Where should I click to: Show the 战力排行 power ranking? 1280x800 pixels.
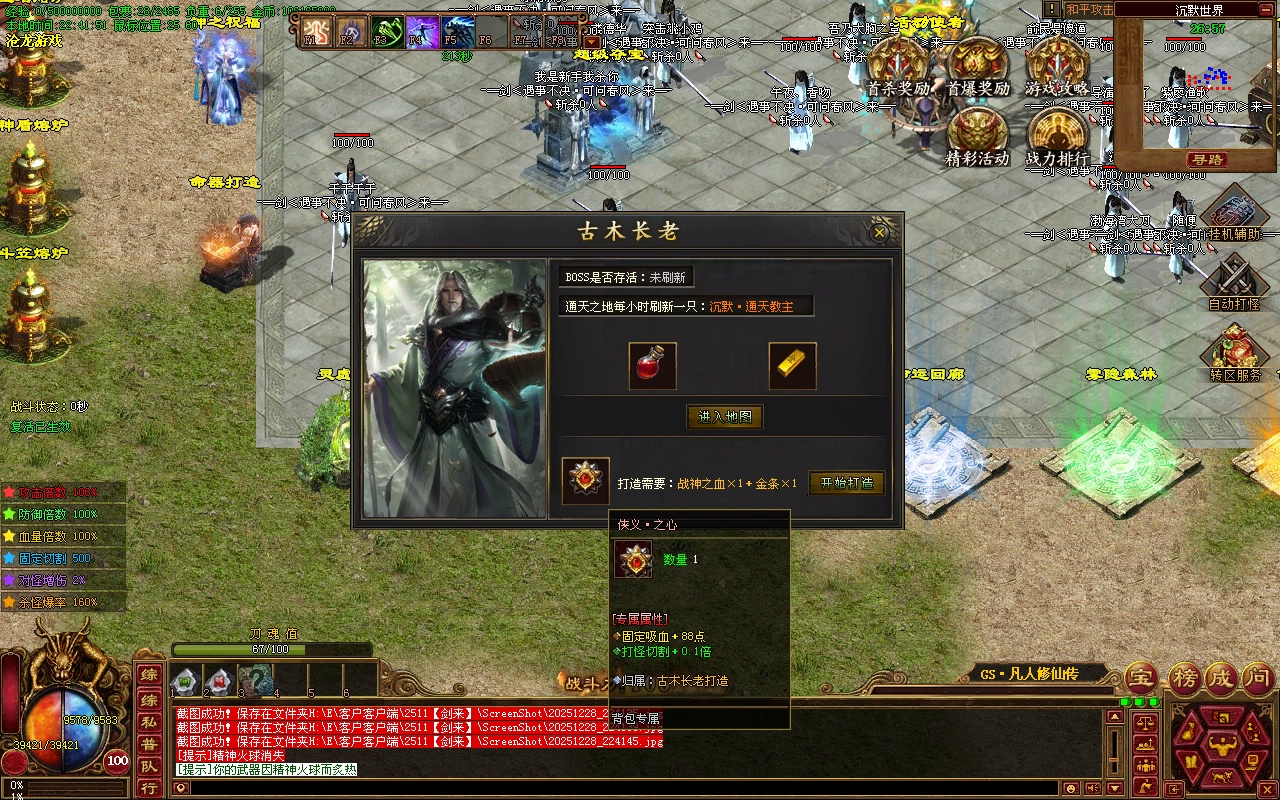tap(1056, 135)
